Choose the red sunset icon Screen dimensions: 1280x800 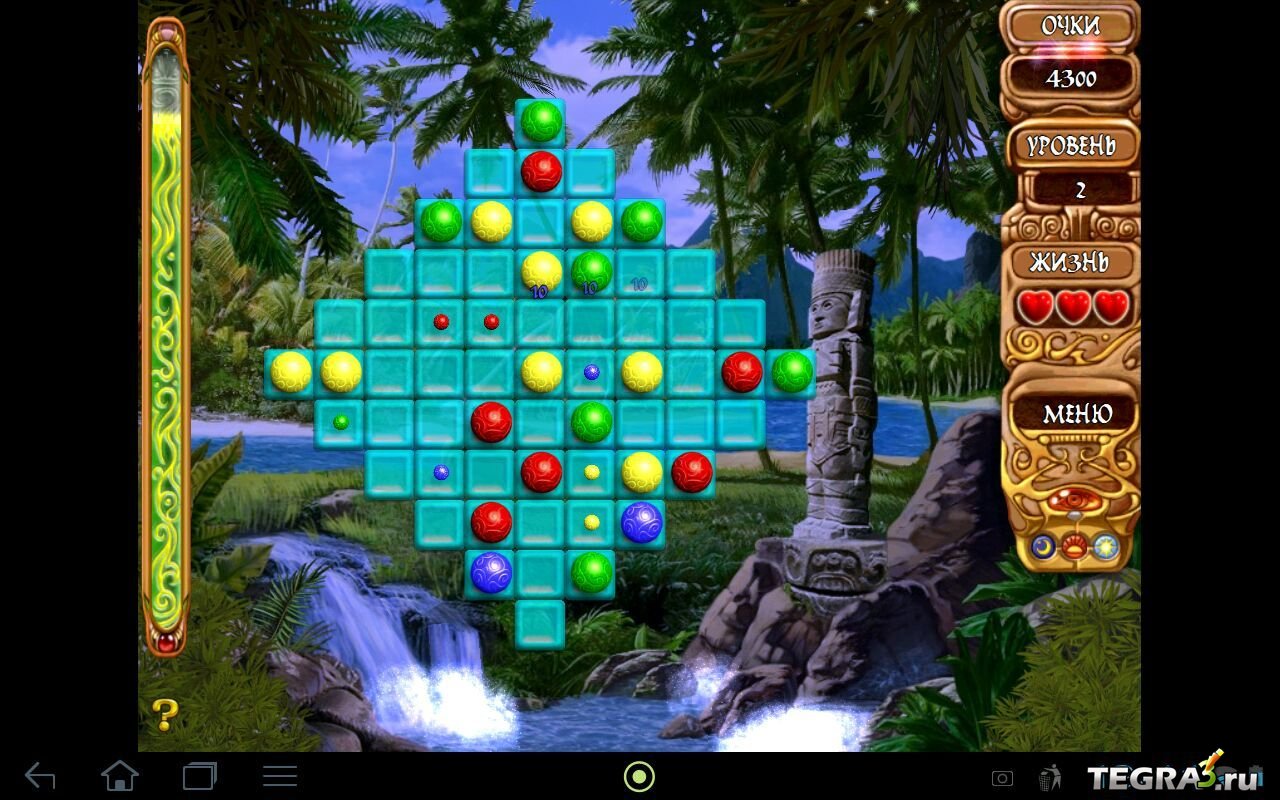1073,546
